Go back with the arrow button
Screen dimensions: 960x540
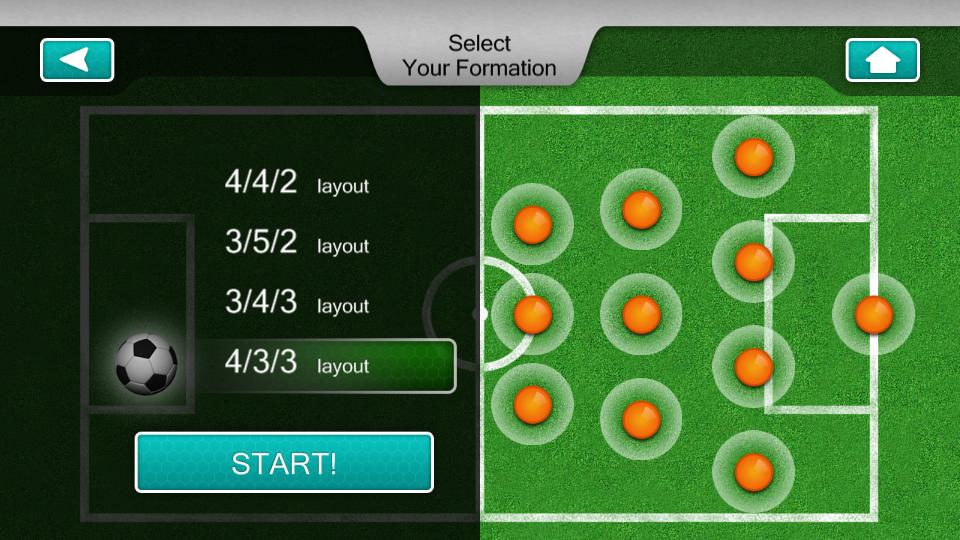pos(77,60)
